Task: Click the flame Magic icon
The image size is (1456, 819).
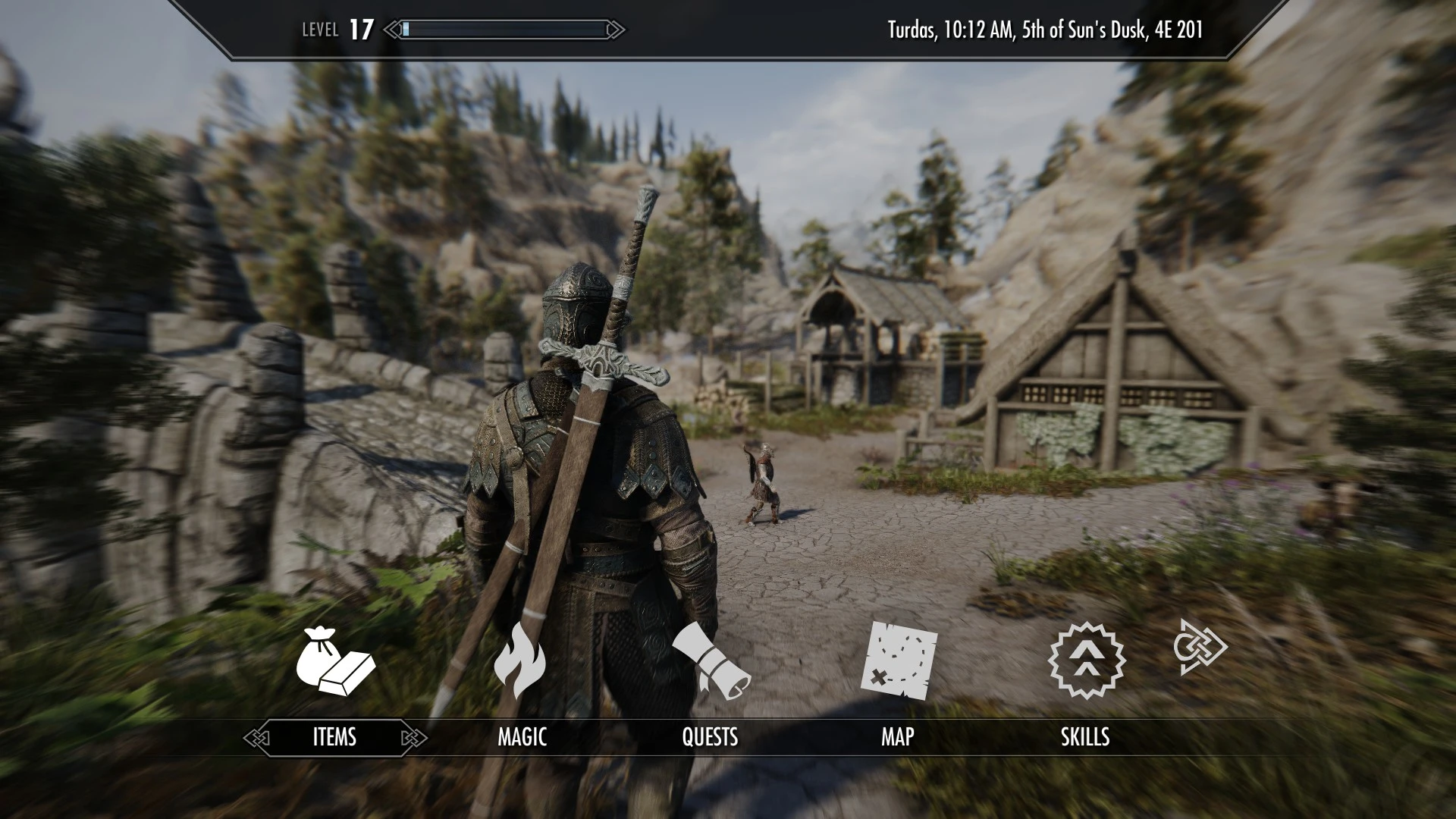Action: pos(519,660)
